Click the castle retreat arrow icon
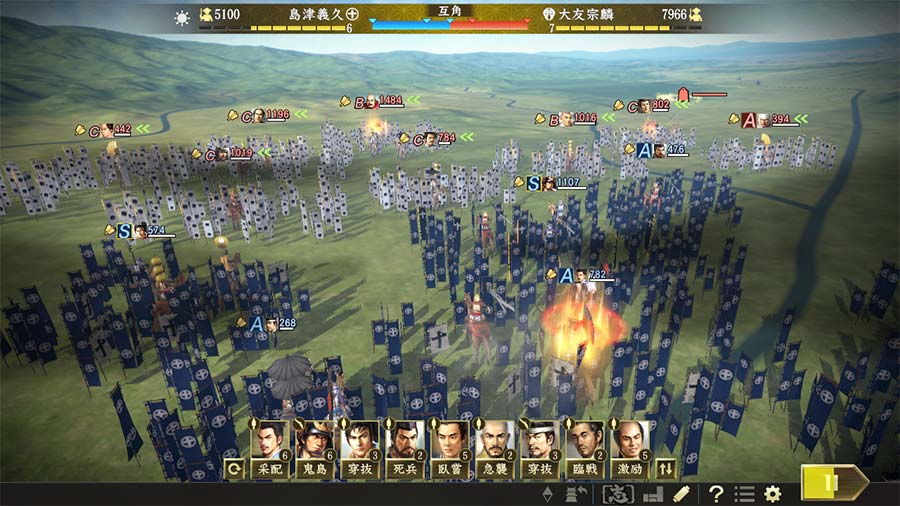Image resolution: width=900 pixels, height=506 pixels. point(576,493)
